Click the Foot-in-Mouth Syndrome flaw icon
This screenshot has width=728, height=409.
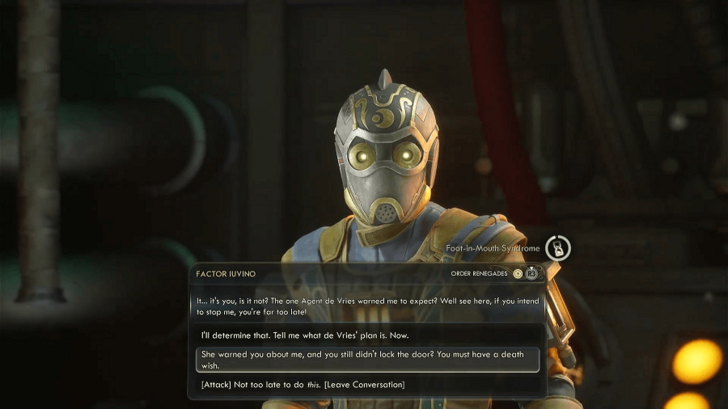pos(559,247)
